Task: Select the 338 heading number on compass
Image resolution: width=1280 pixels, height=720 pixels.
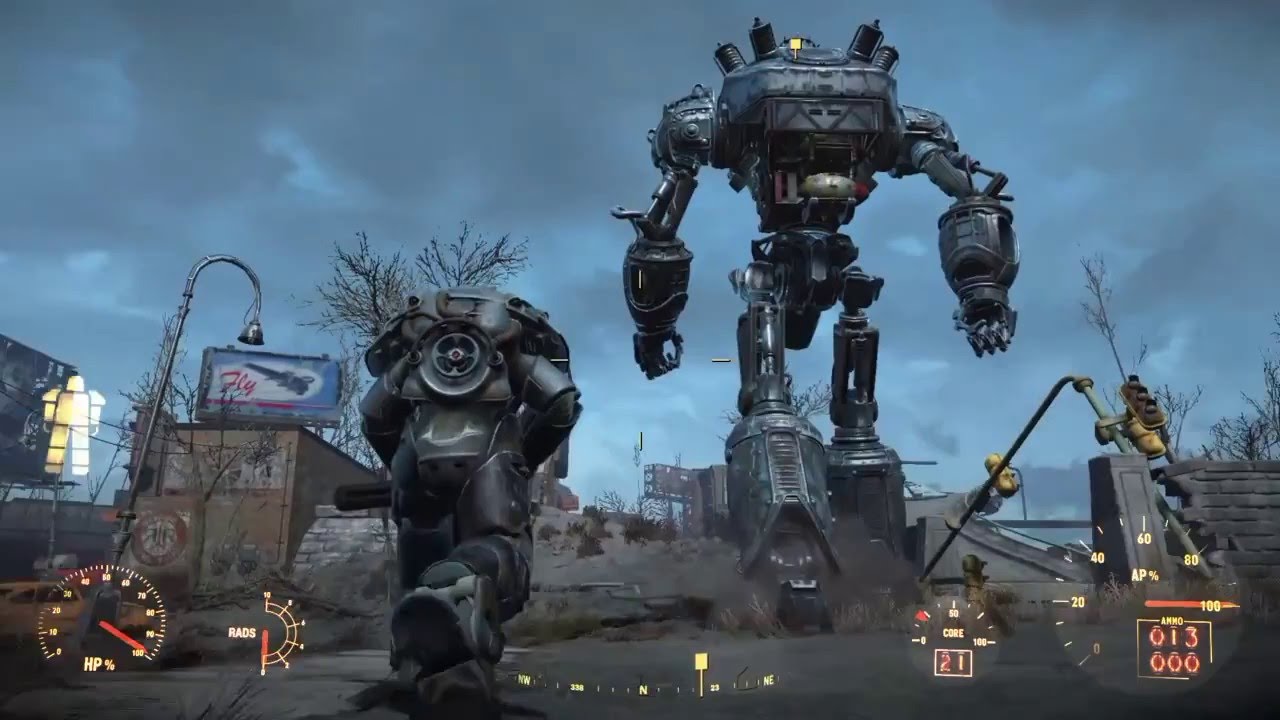Action: [576, 688]
